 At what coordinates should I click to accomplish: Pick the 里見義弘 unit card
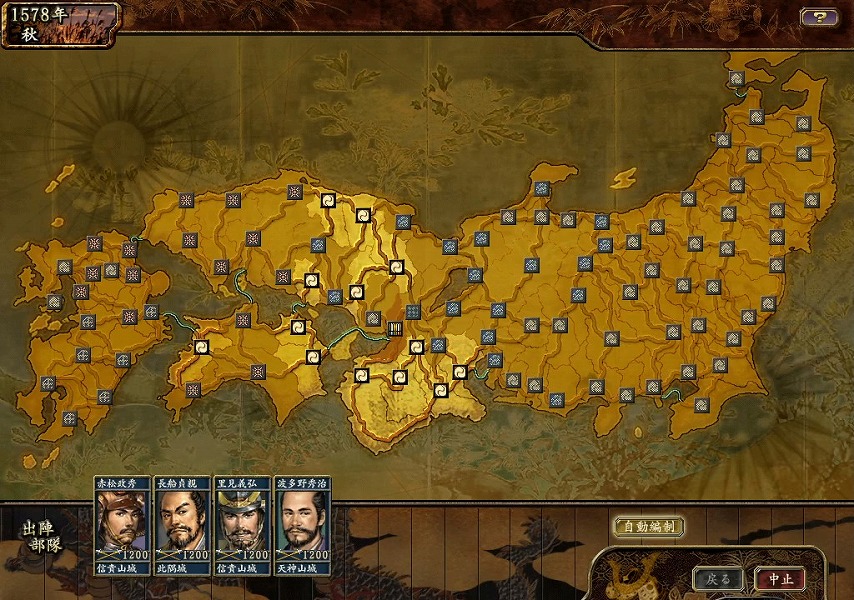point(242,525)
